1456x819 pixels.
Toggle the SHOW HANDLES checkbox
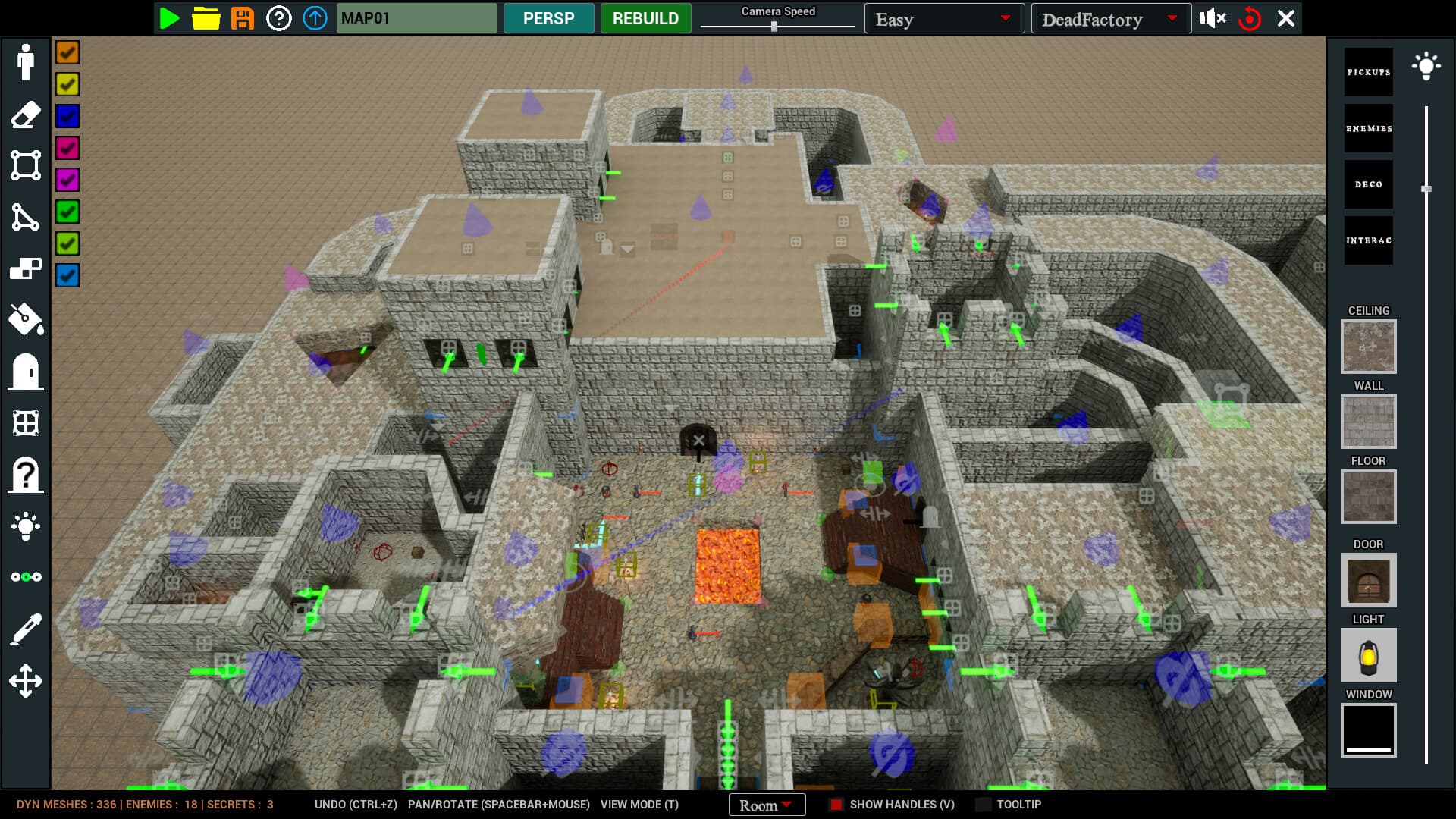[x=837, y=804]
